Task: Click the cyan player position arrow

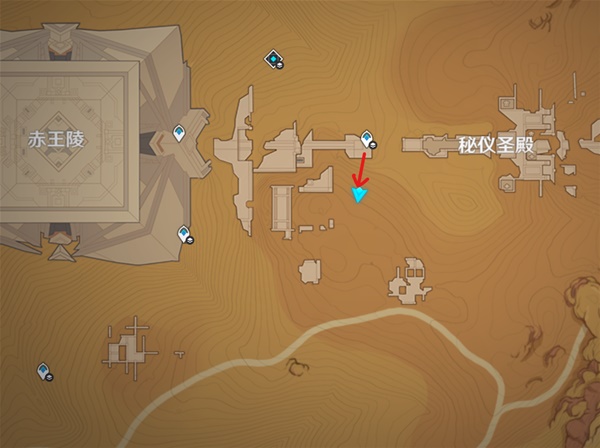Action: coord(359,195)
